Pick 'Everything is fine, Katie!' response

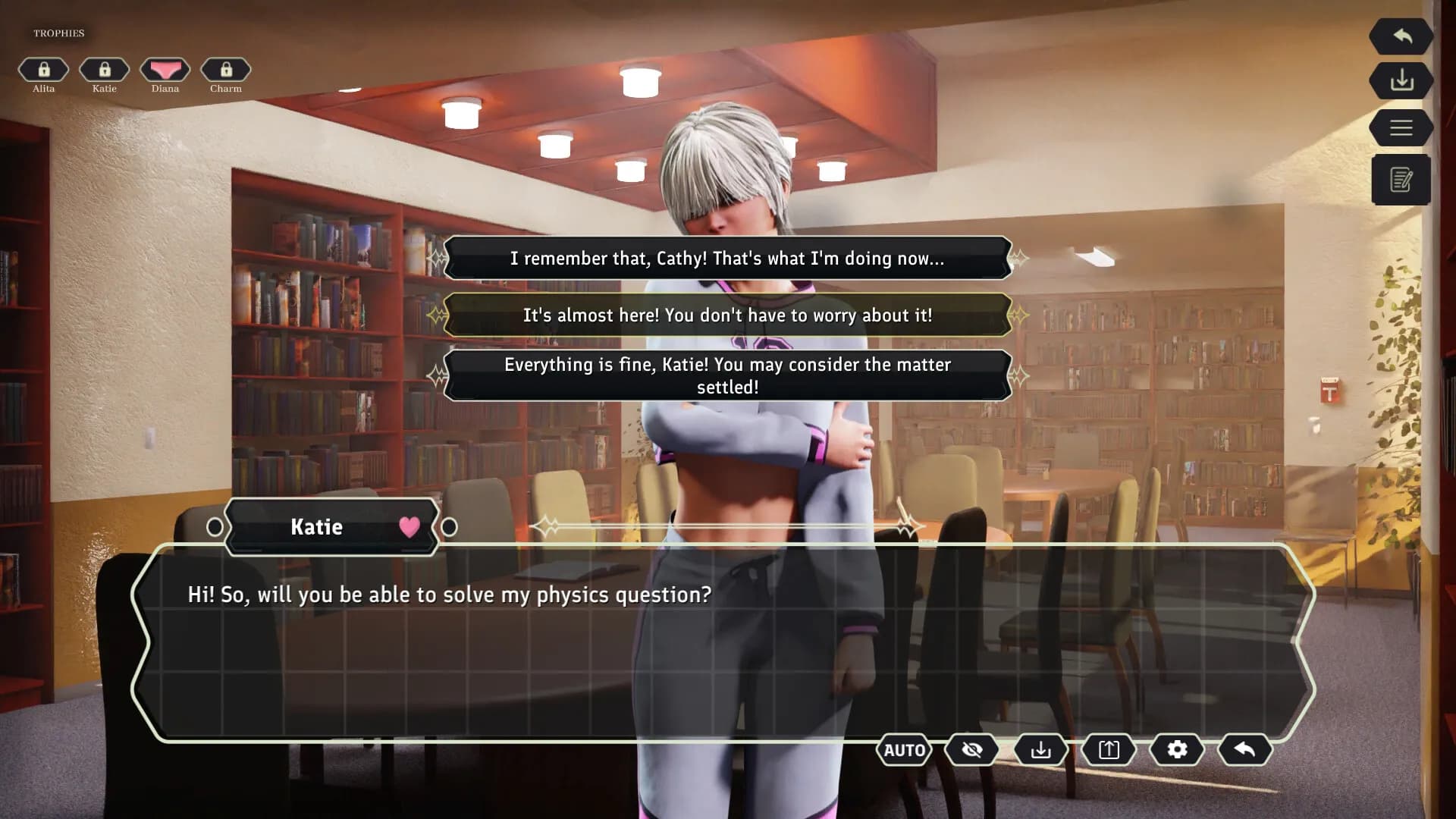(x=728, y=375)
